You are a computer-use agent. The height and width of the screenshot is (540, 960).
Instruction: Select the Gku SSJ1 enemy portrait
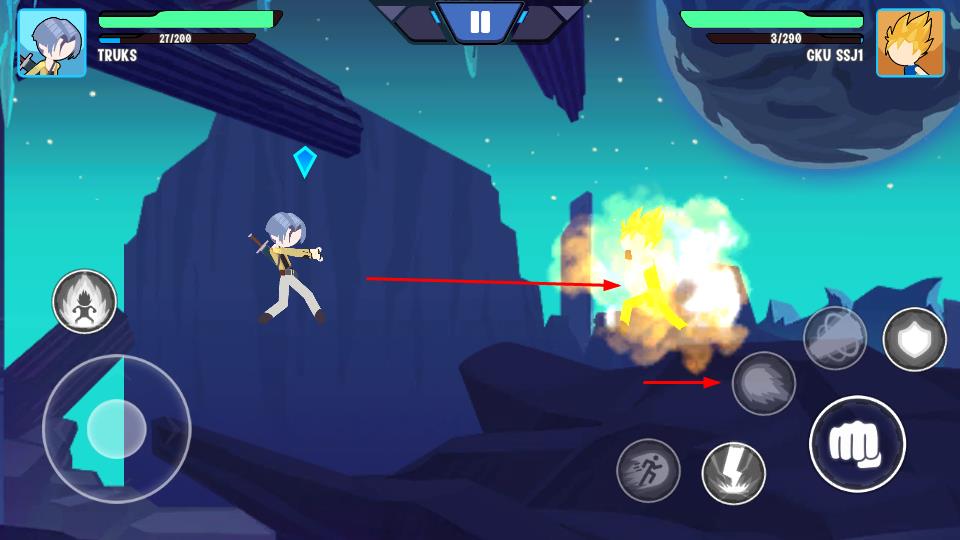pos(910,43)
